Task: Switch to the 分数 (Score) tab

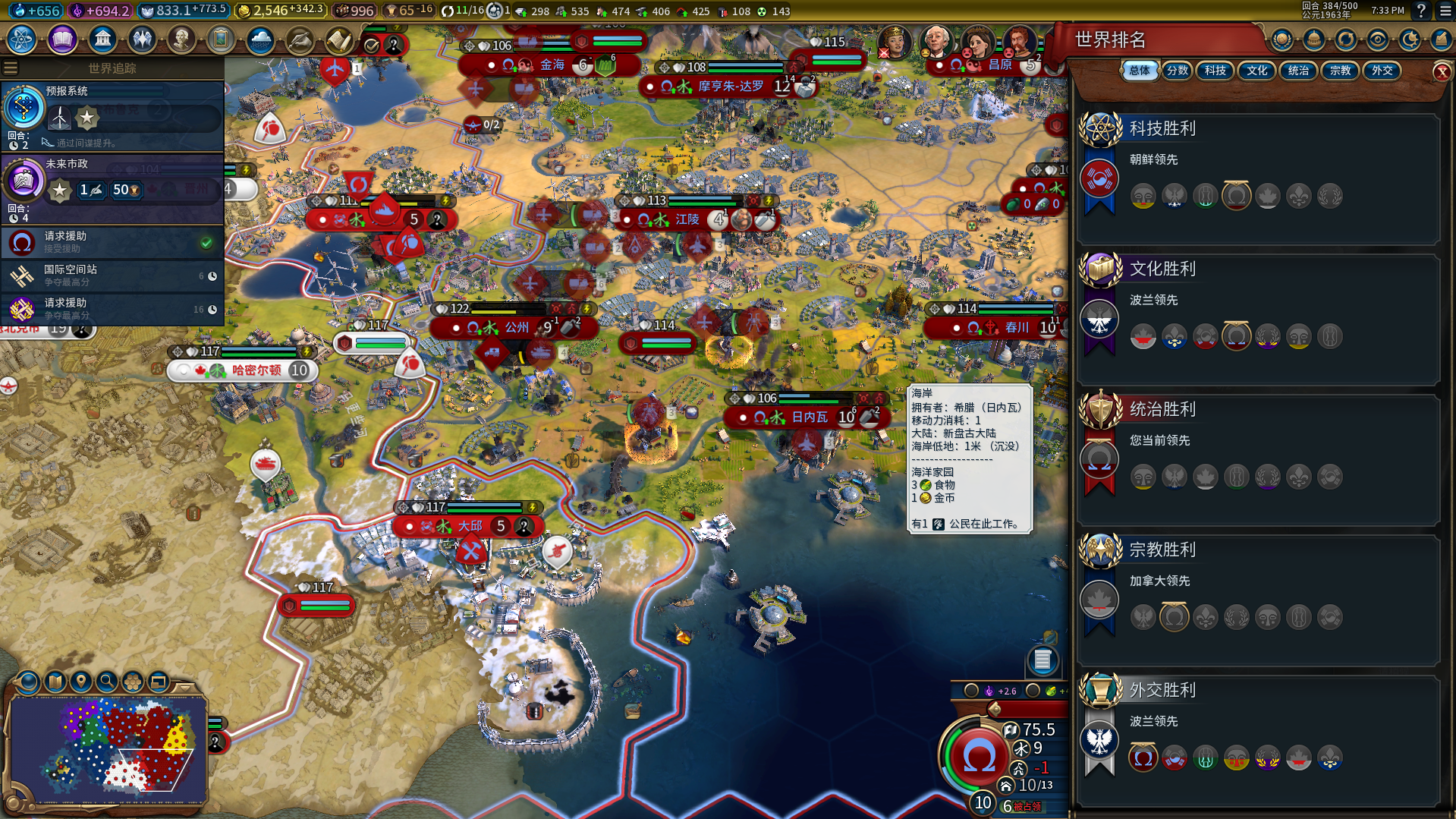Action: [1177, 71]
